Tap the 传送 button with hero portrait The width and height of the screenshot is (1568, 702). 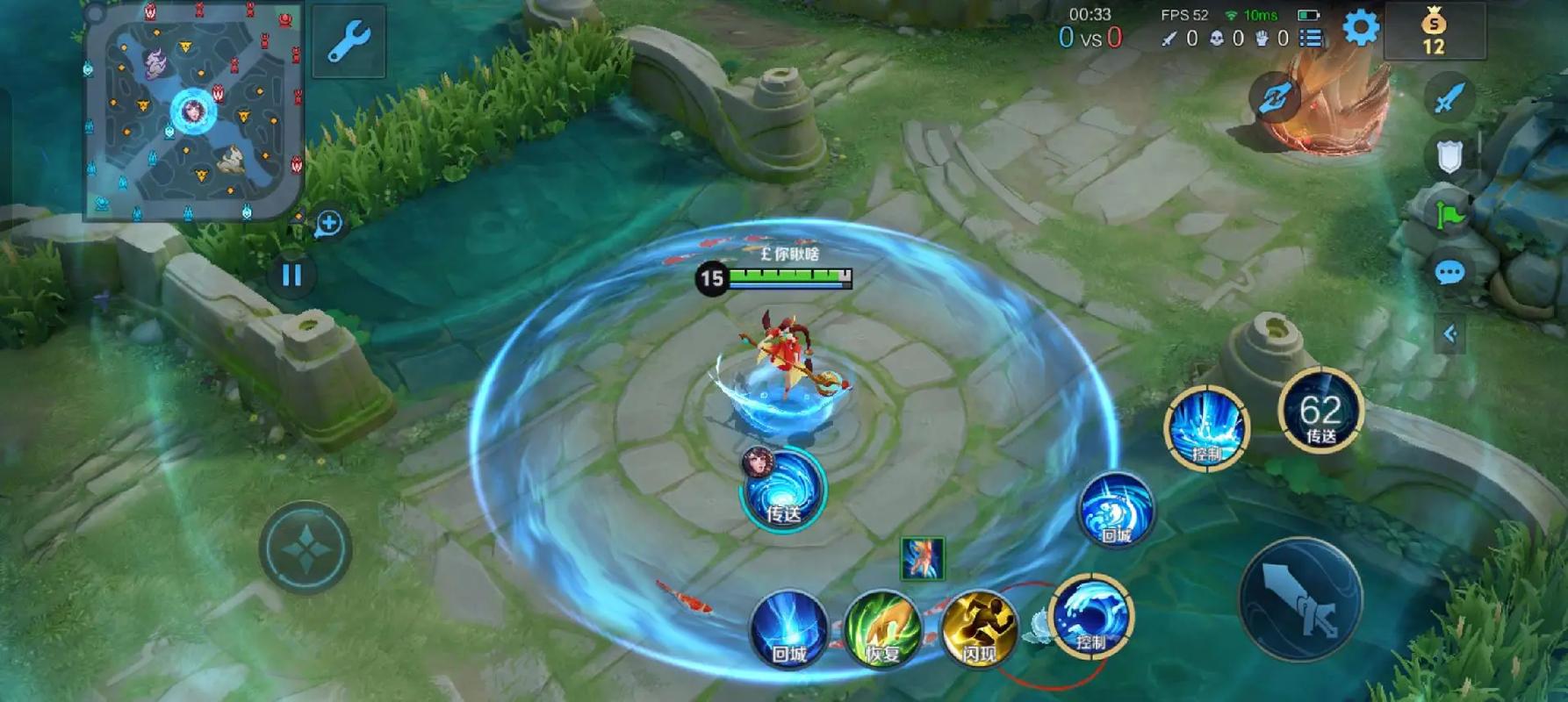[x=782, y=491]
